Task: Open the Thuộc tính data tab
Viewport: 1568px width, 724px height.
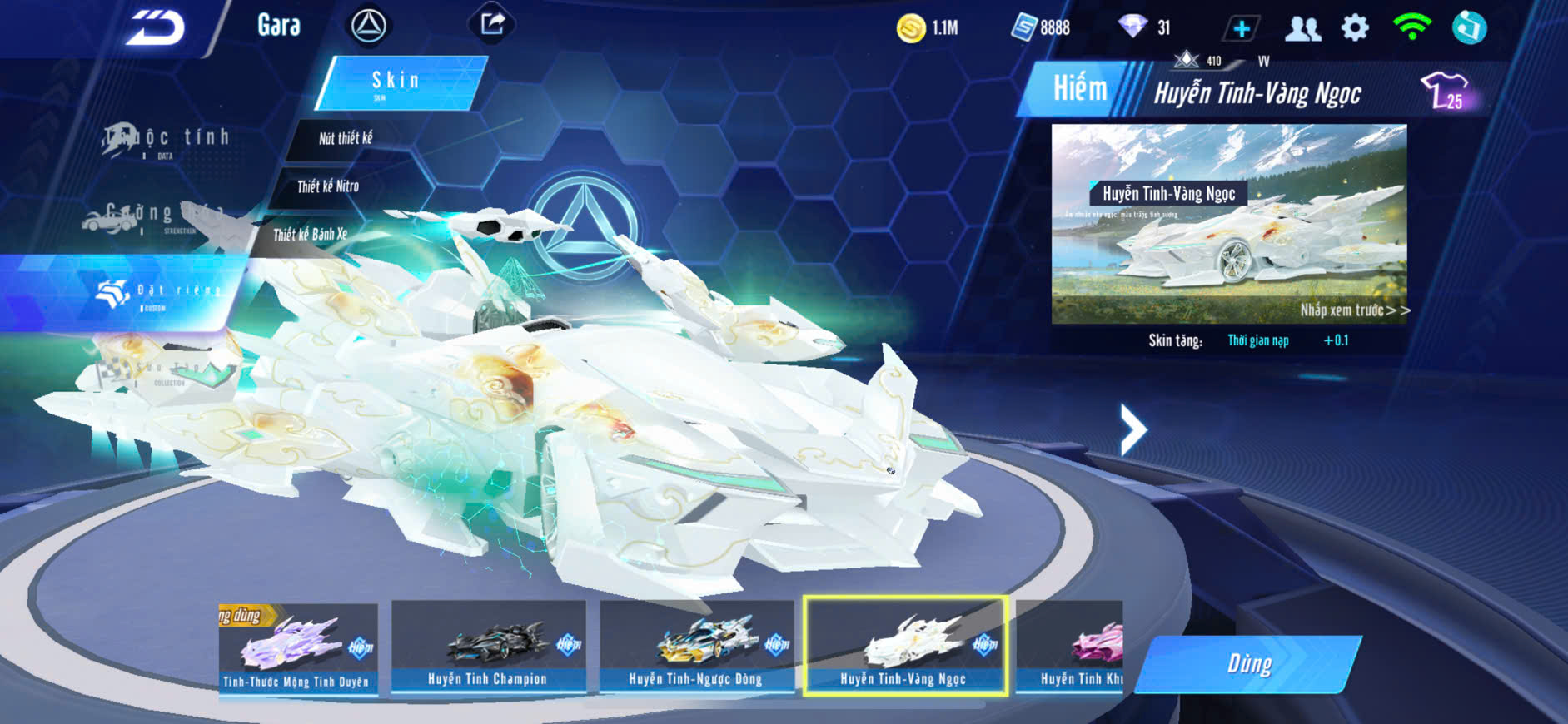Action: 167,140
